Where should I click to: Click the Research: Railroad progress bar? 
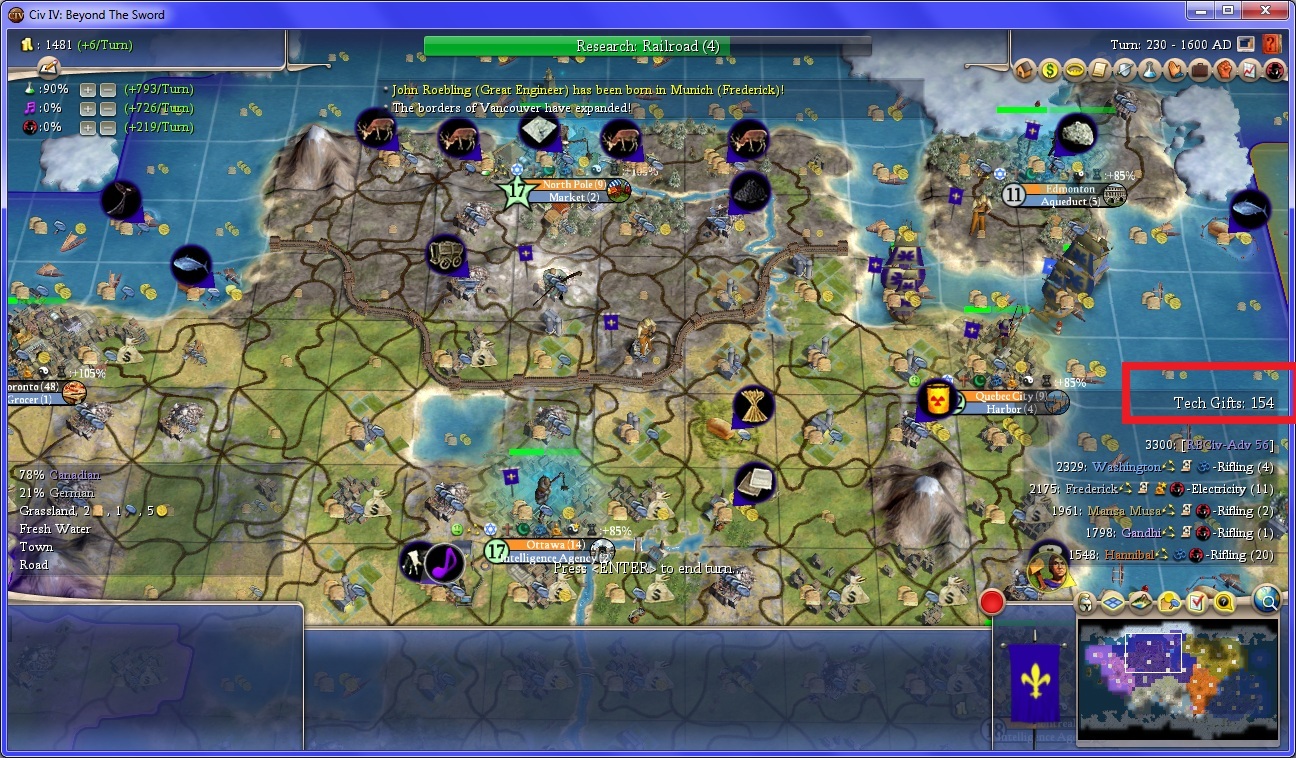click(x=647, y=46)
